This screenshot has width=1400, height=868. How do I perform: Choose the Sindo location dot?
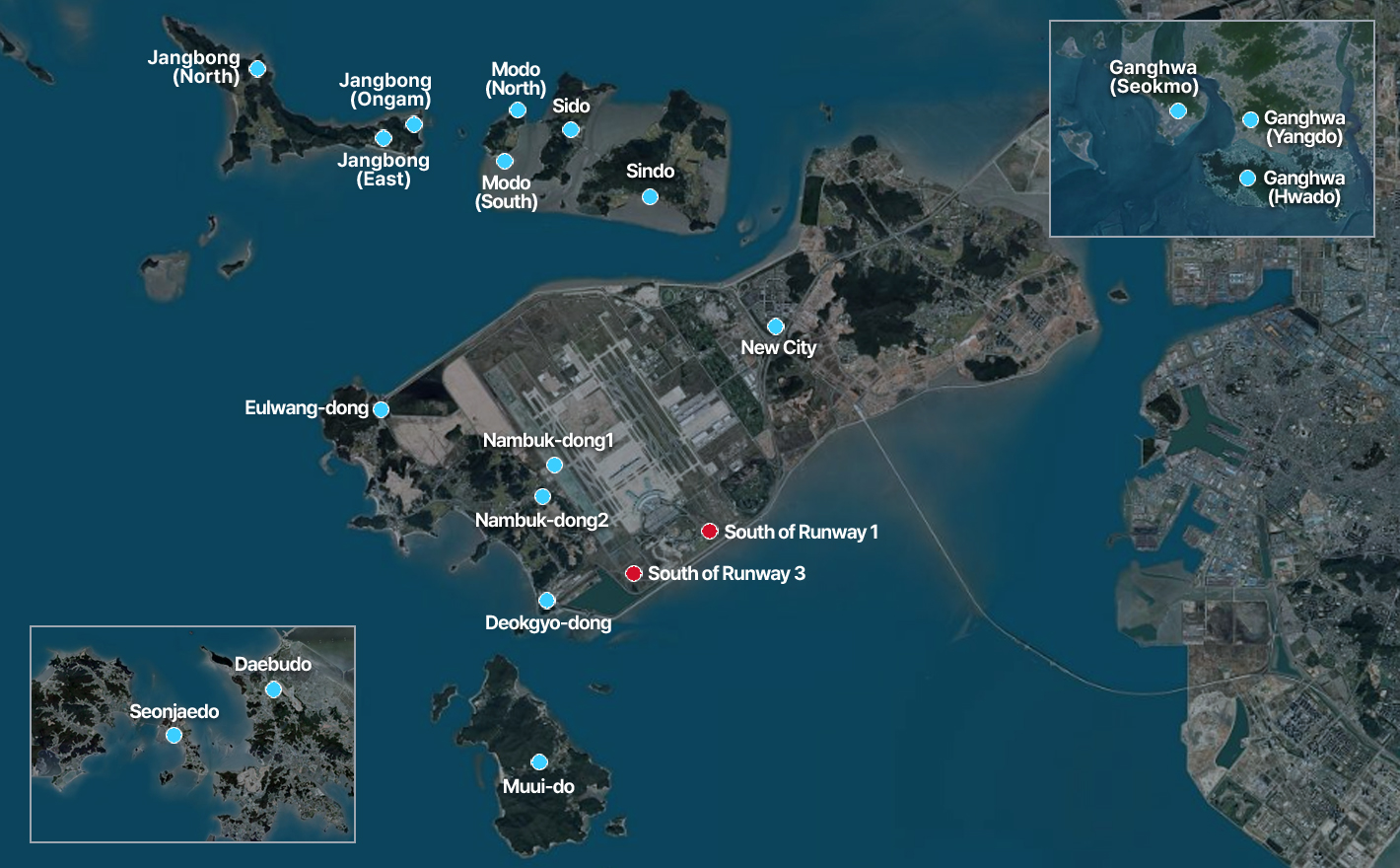coord(650,196)
